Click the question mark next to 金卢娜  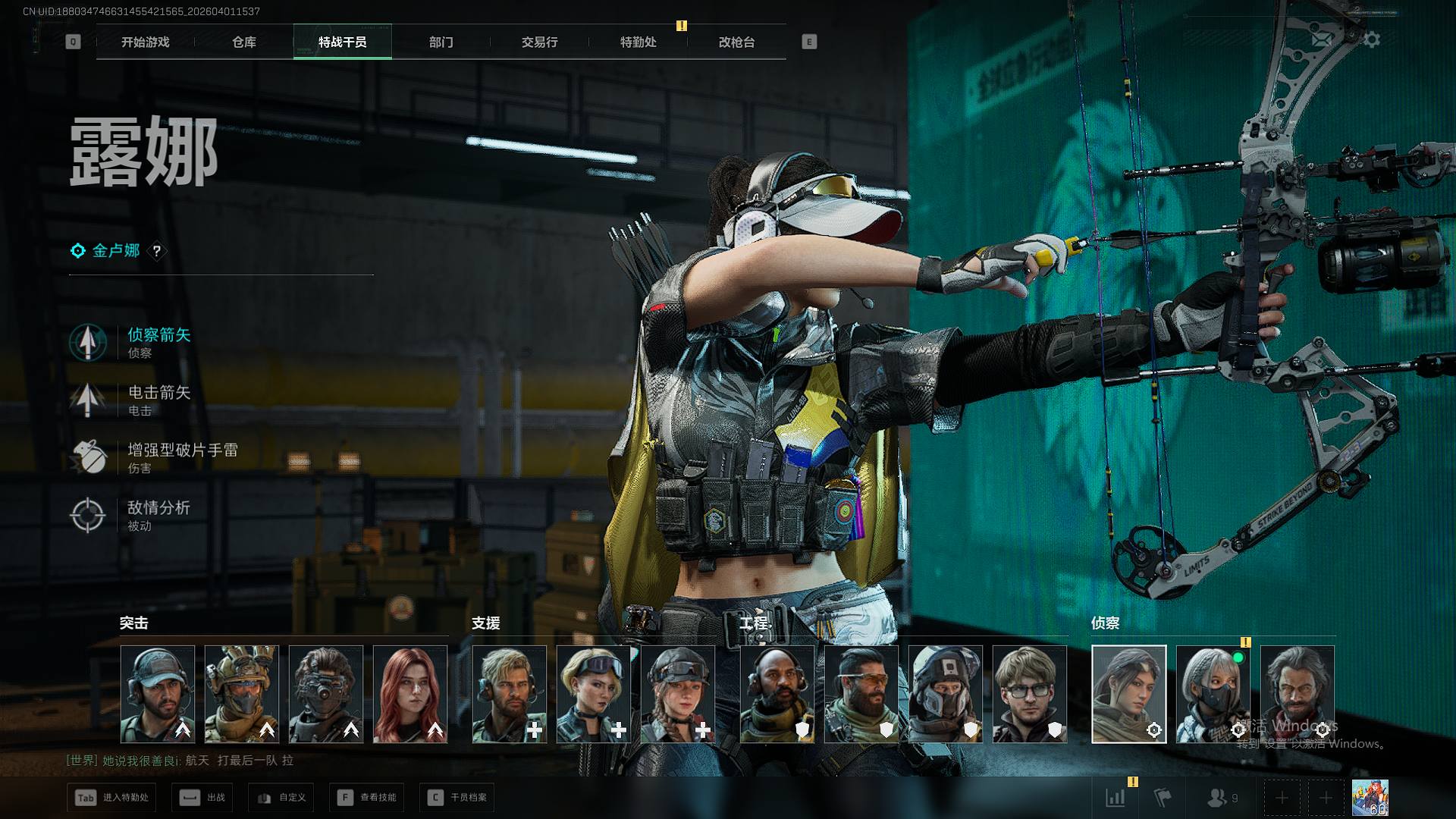(157, 251)
